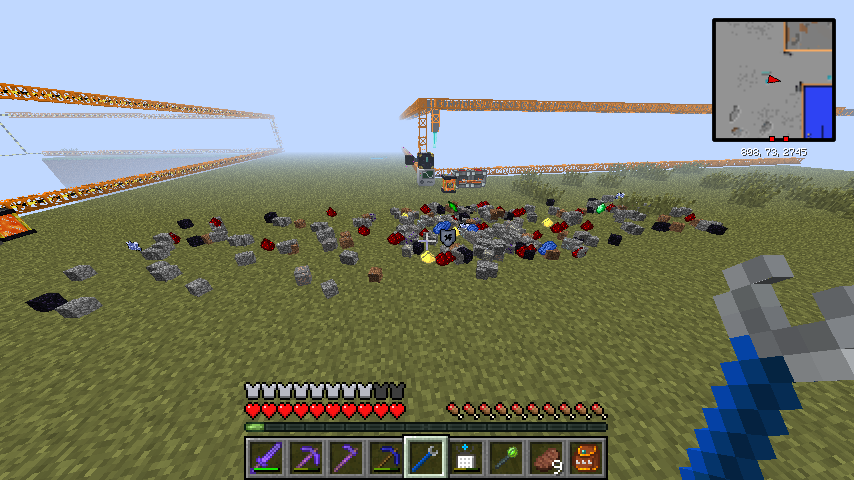This screenshot has width=854, height=480.
Task: Choose the blue wrench in the hotbar
Action: [x=426, y=458]
